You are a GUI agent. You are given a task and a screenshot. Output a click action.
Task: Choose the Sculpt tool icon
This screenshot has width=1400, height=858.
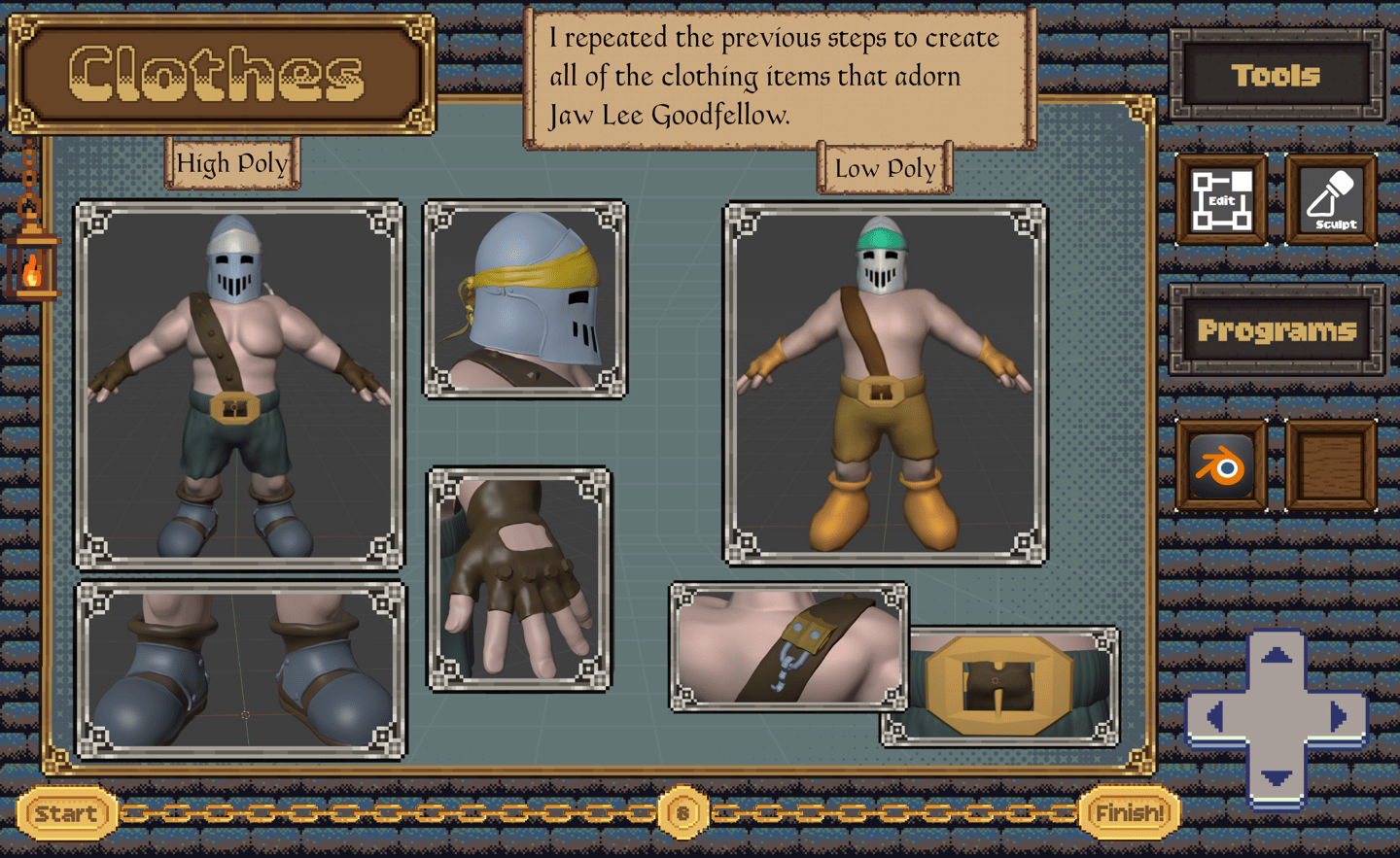tap(1331, 200)
